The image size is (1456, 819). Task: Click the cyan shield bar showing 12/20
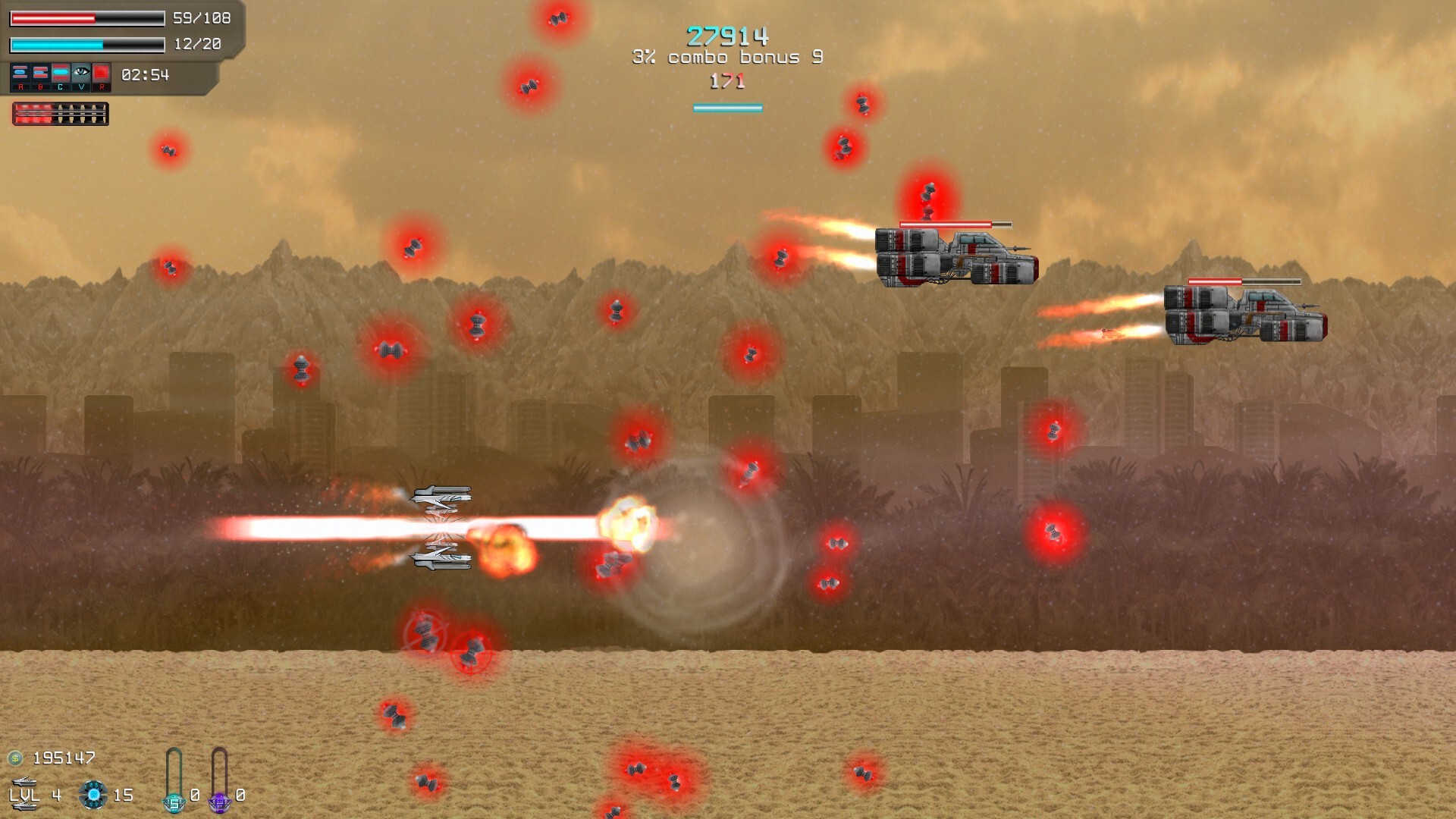[86, 44]
